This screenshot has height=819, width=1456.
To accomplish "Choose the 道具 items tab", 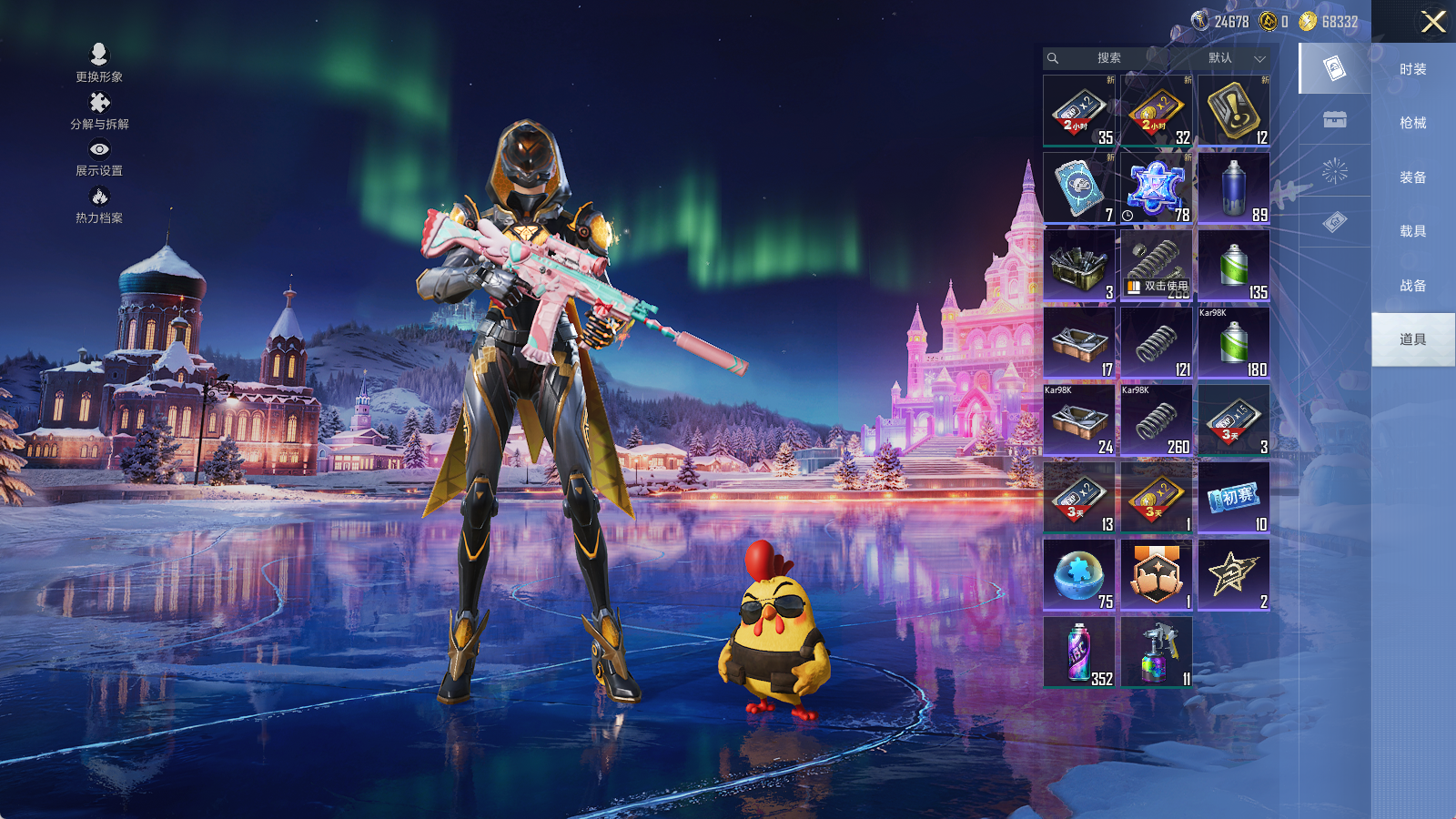I will pos(1412,339).
